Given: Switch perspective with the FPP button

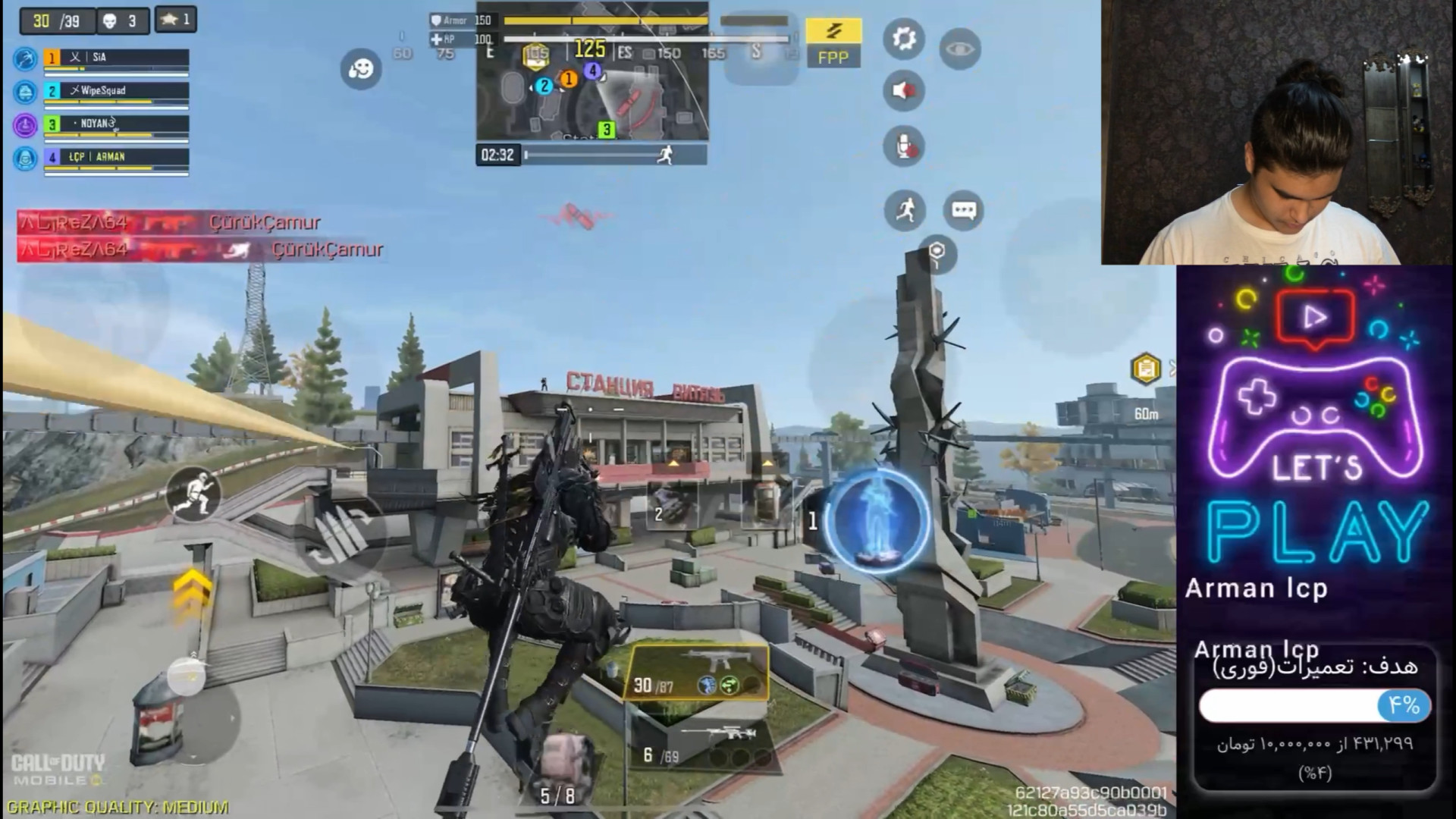Looking at the screenshot, I should tap(833, 42).
